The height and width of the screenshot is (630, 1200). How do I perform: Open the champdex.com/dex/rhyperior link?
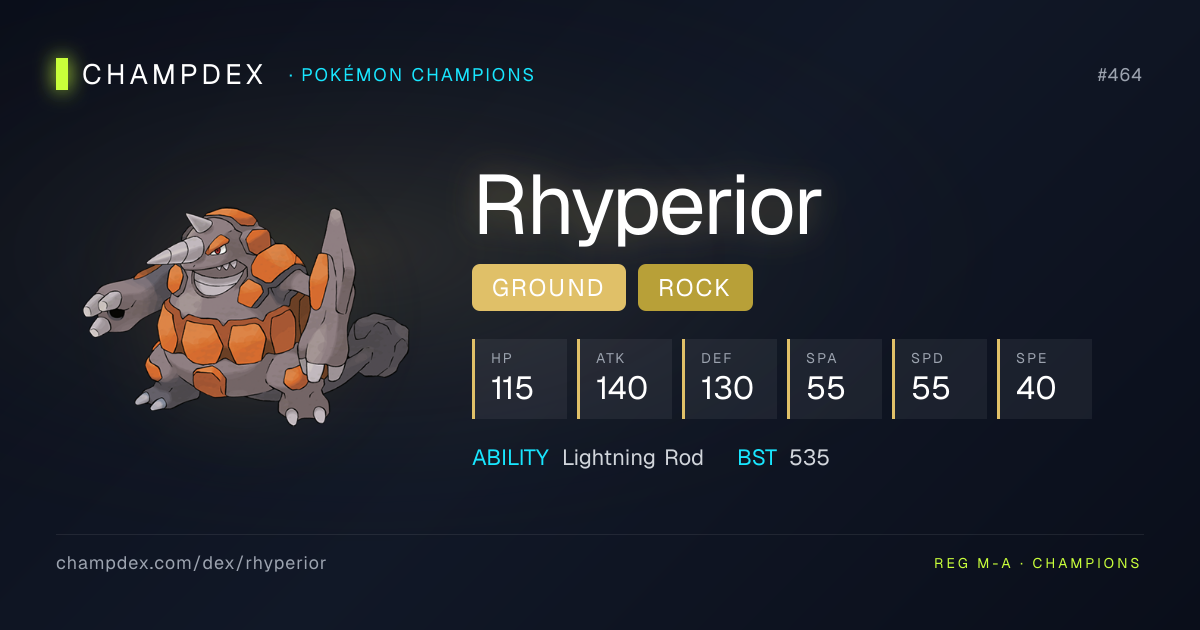click(x=191, y=563)
